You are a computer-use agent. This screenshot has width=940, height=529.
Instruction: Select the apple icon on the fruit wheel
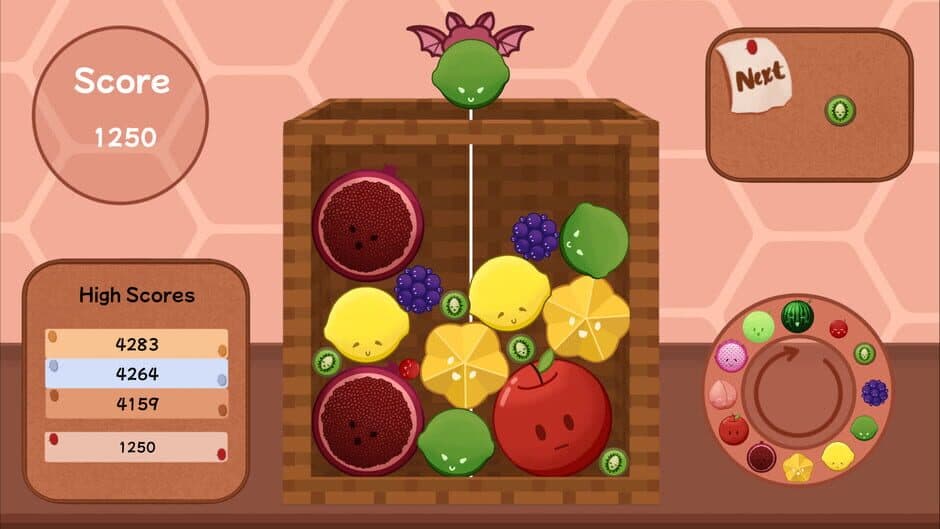733,429
